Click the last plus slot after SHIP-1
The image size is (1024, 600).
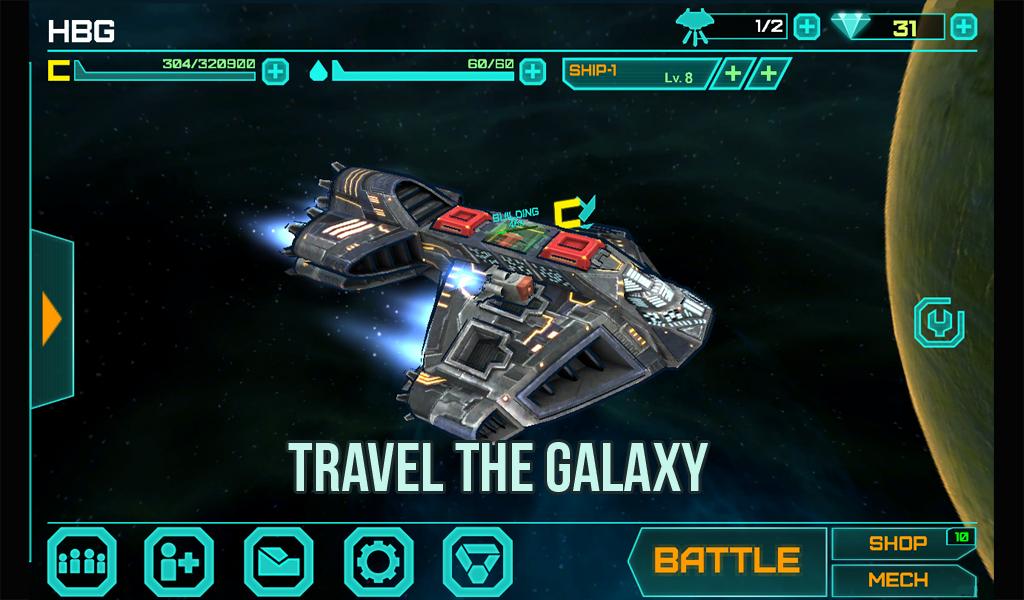pyautogui.click(x=768, y=73)
